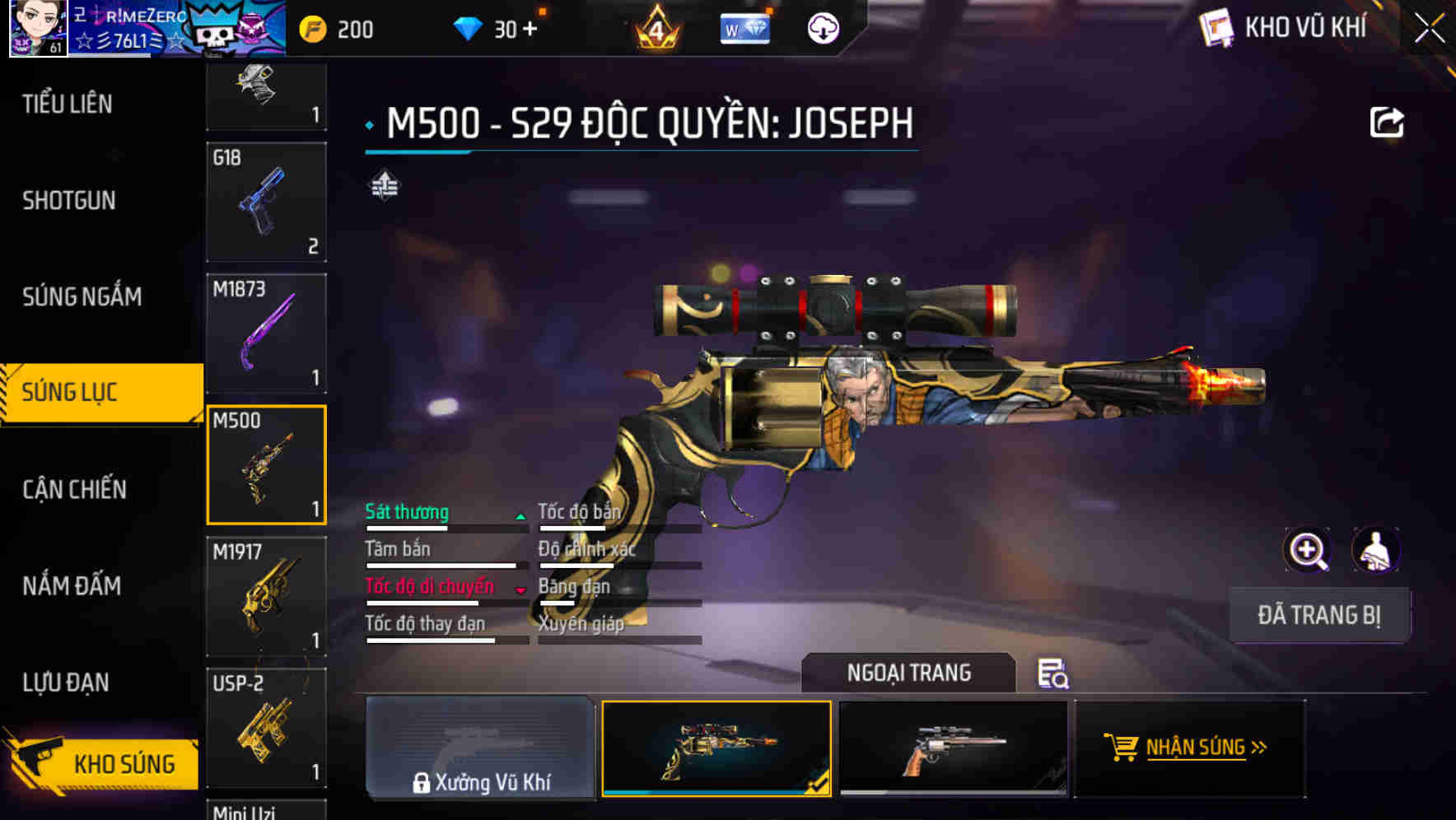Click the emblem icon under the weapon title
Viewport: 1456px width, 820px height.
point(384,186)
